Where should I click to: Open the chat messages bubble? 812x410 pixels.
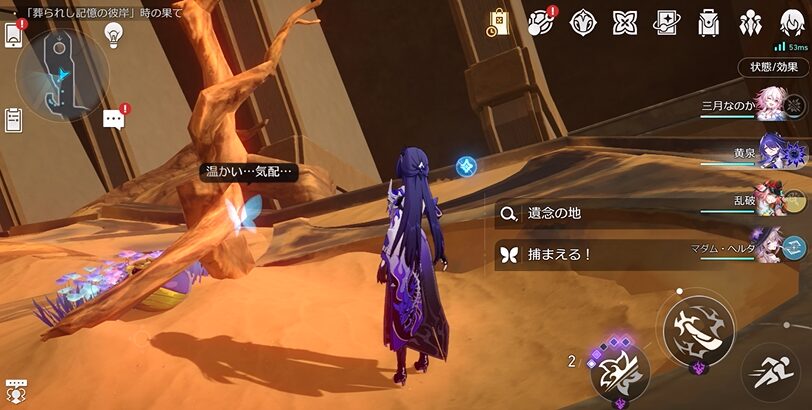coord(114,120)
